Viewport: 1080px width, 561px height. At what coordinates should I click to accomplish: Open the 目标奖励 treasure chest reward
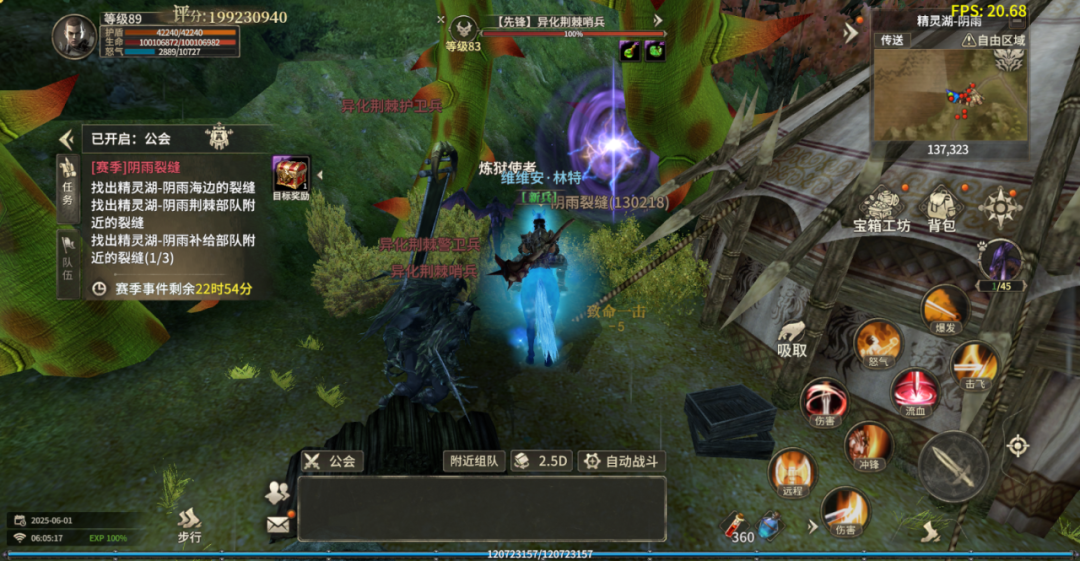click(291, 177)
